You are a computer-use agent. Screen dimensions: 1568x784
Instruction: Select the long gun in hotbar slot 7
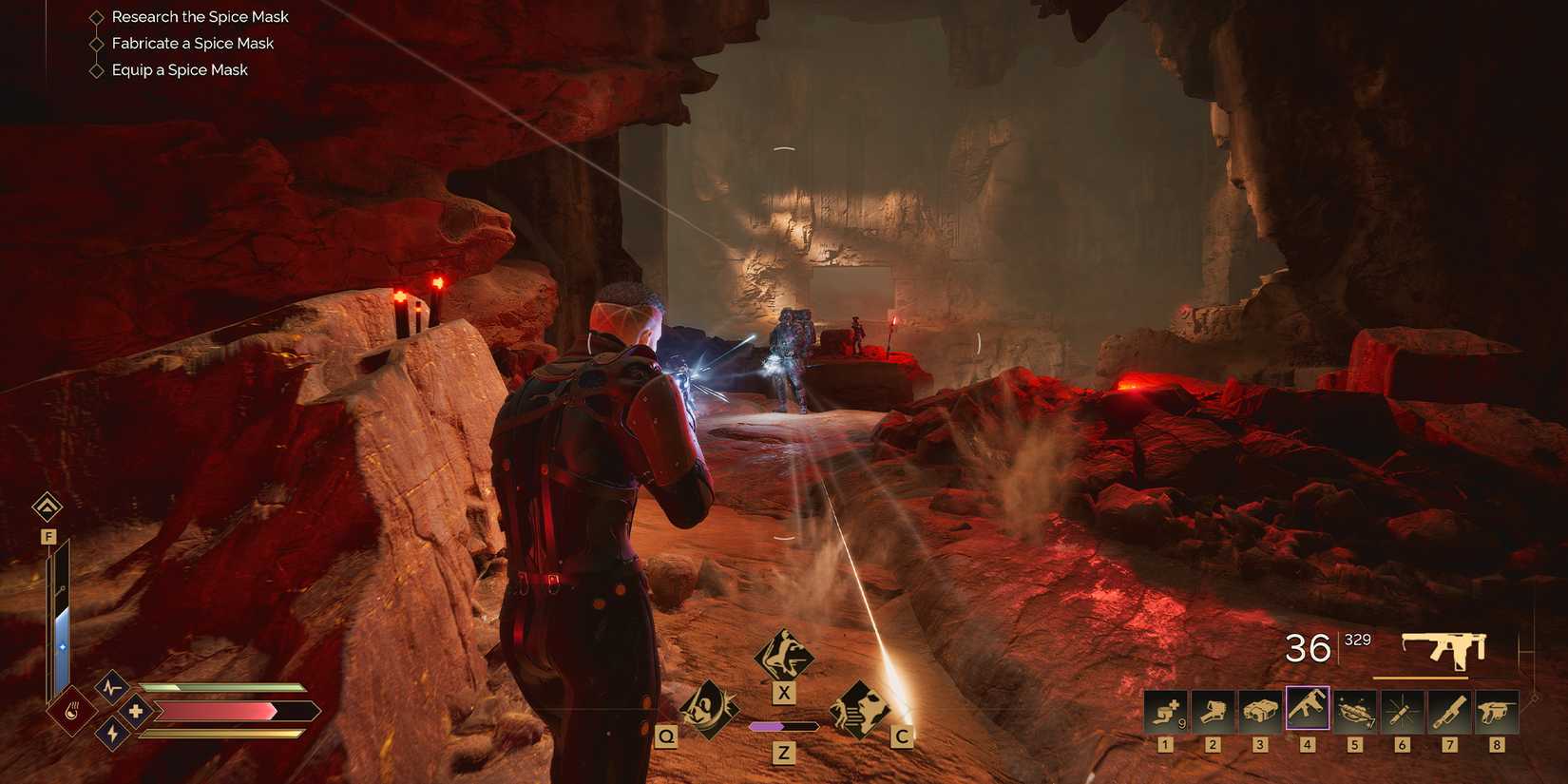pos(1450,711)
